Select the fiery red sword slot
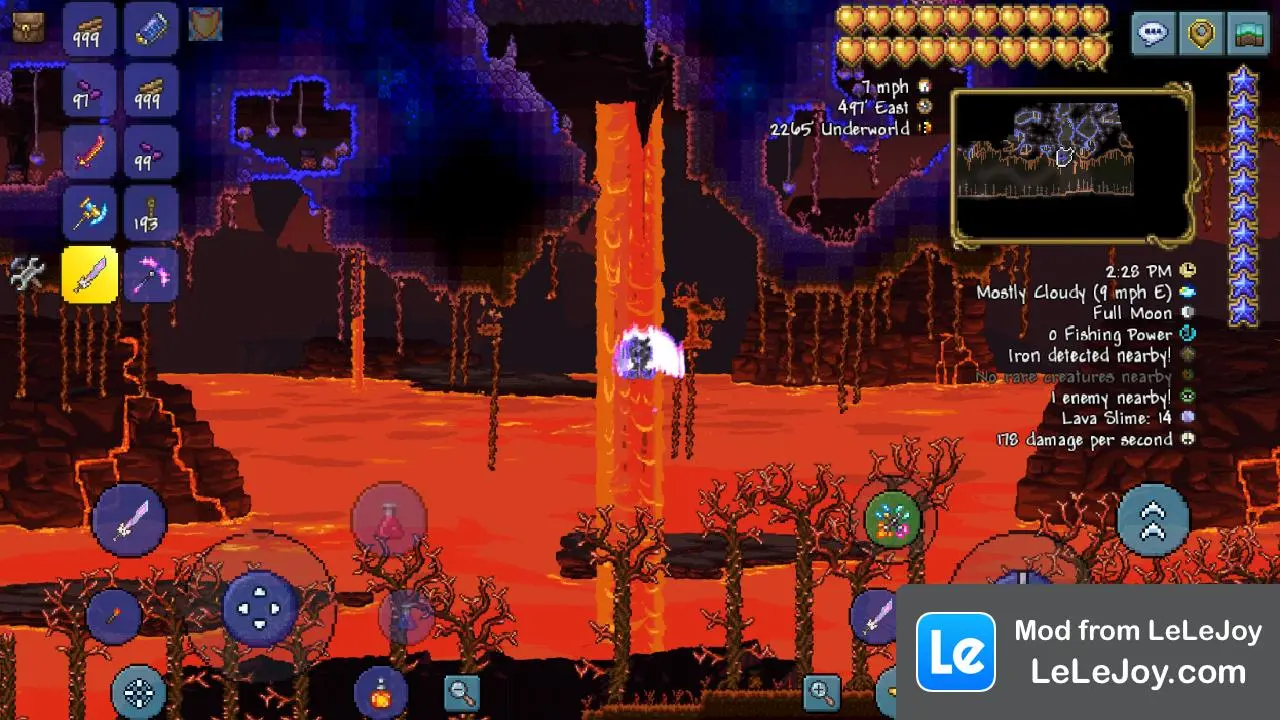Screen dimensions: 1280x720 [x=90, y=152]
